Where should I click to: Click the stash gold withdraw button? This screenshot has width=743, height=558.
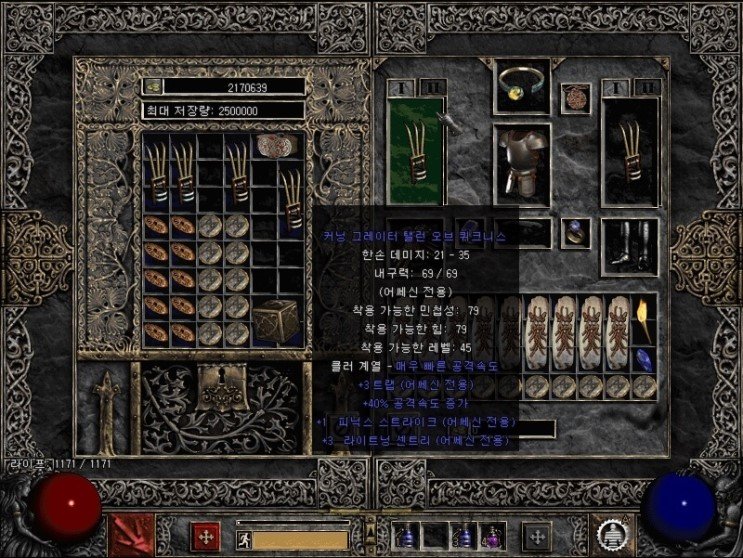pos(152,87)
